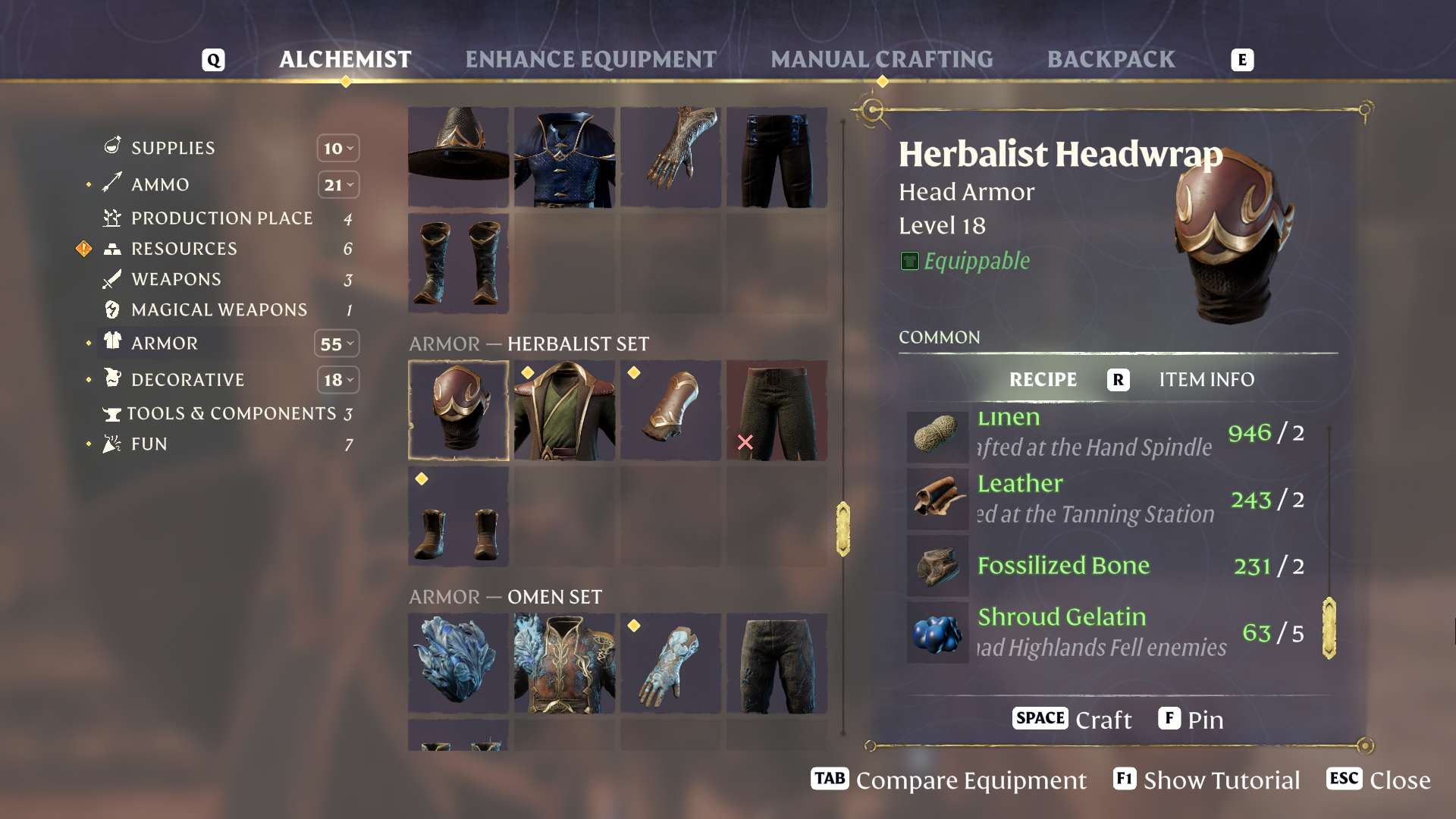Select the Herbalist pants with red X
The width and height of the screenshot is (1456, 819).
tap(777, 410)
